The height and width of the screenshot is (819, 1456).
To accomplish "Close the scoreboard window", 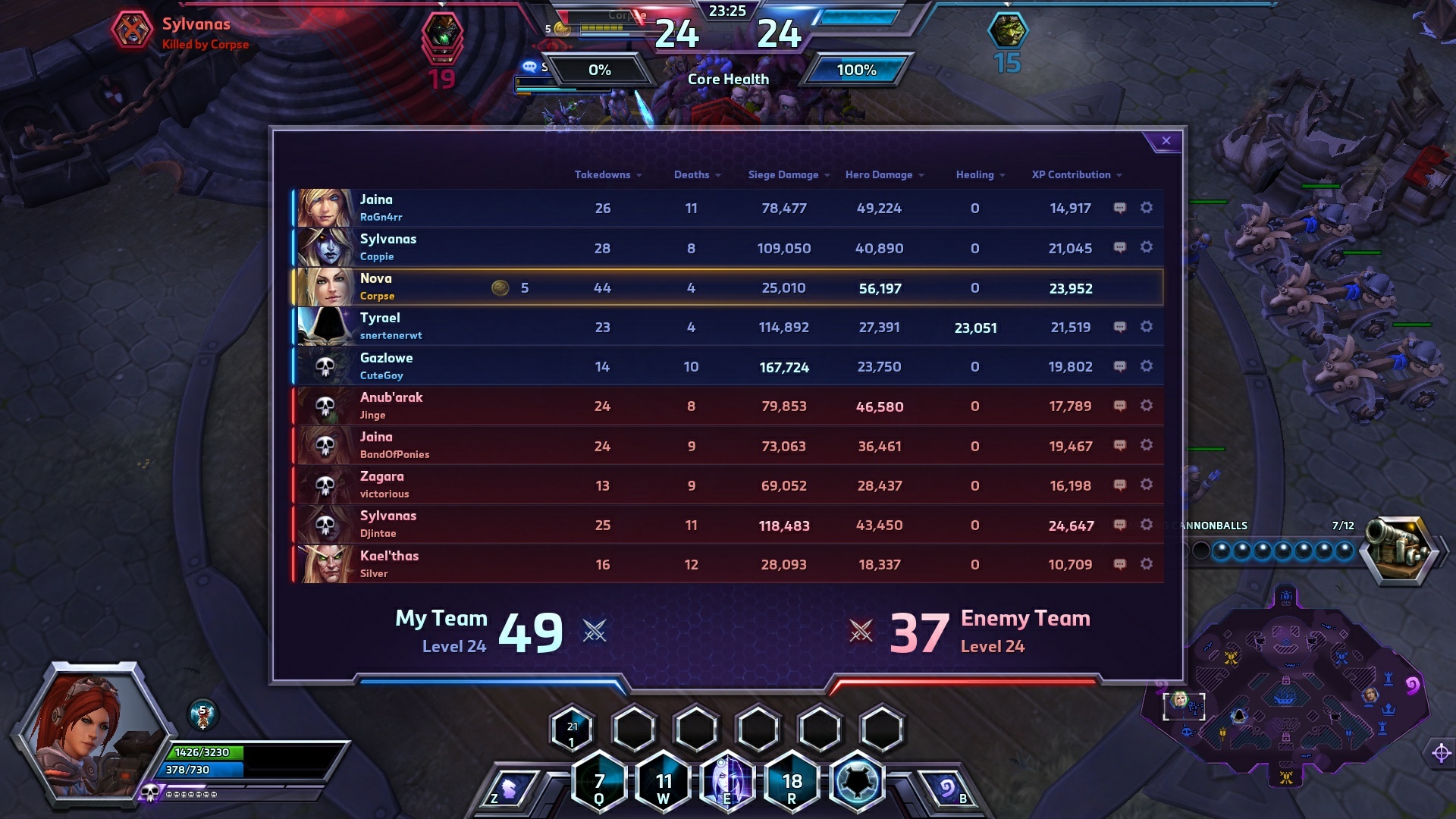I will [x=1166, y=141].
